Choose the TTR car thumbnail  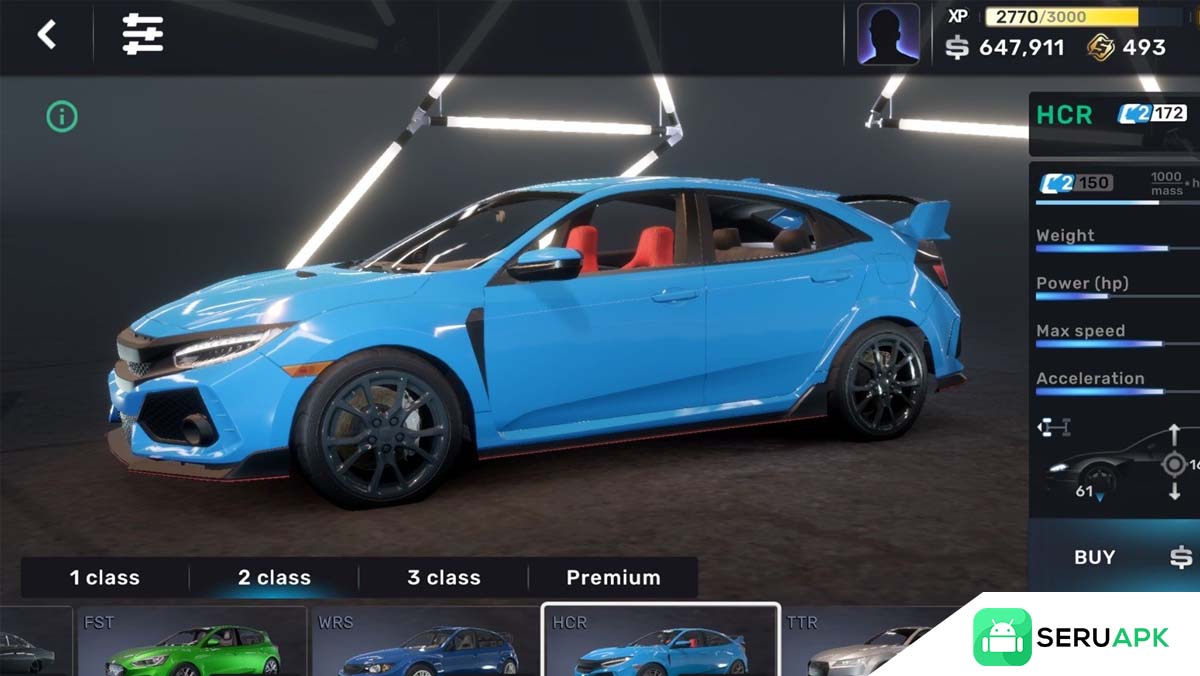pos(860,642)
